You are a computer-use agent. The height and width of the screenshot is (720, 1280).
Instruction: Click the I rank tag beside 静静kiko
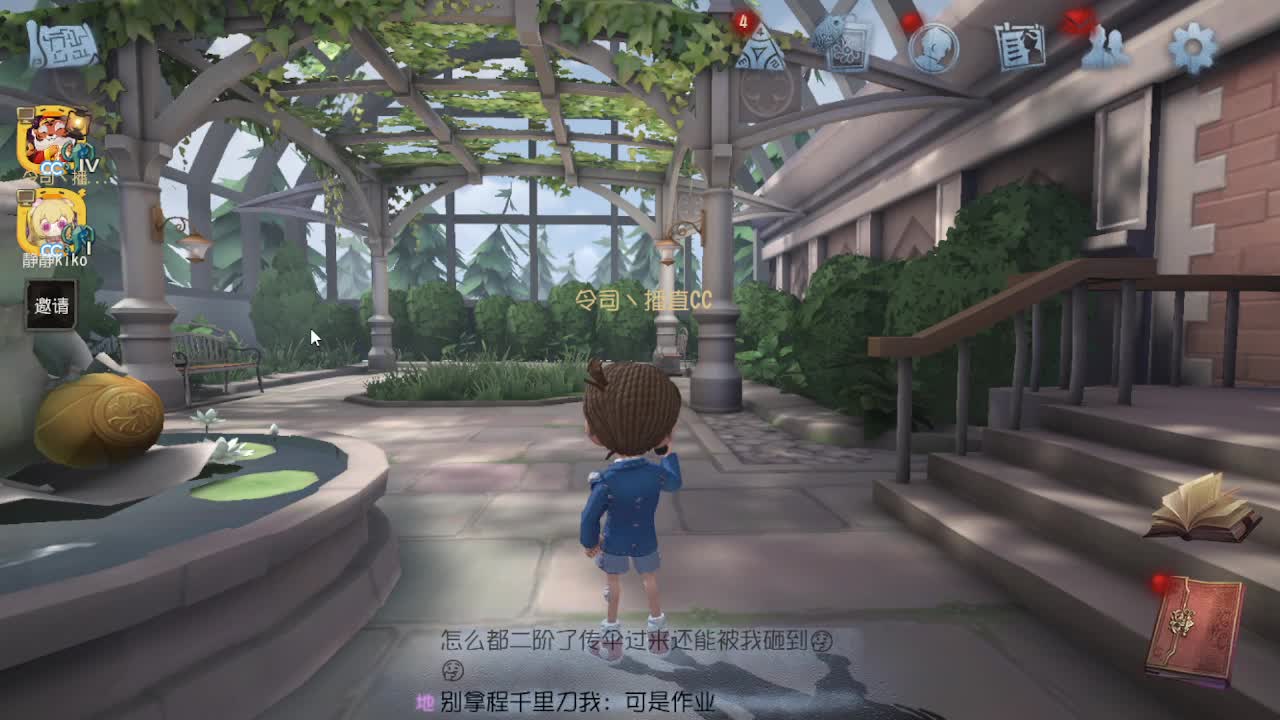(x=88, y=248)
